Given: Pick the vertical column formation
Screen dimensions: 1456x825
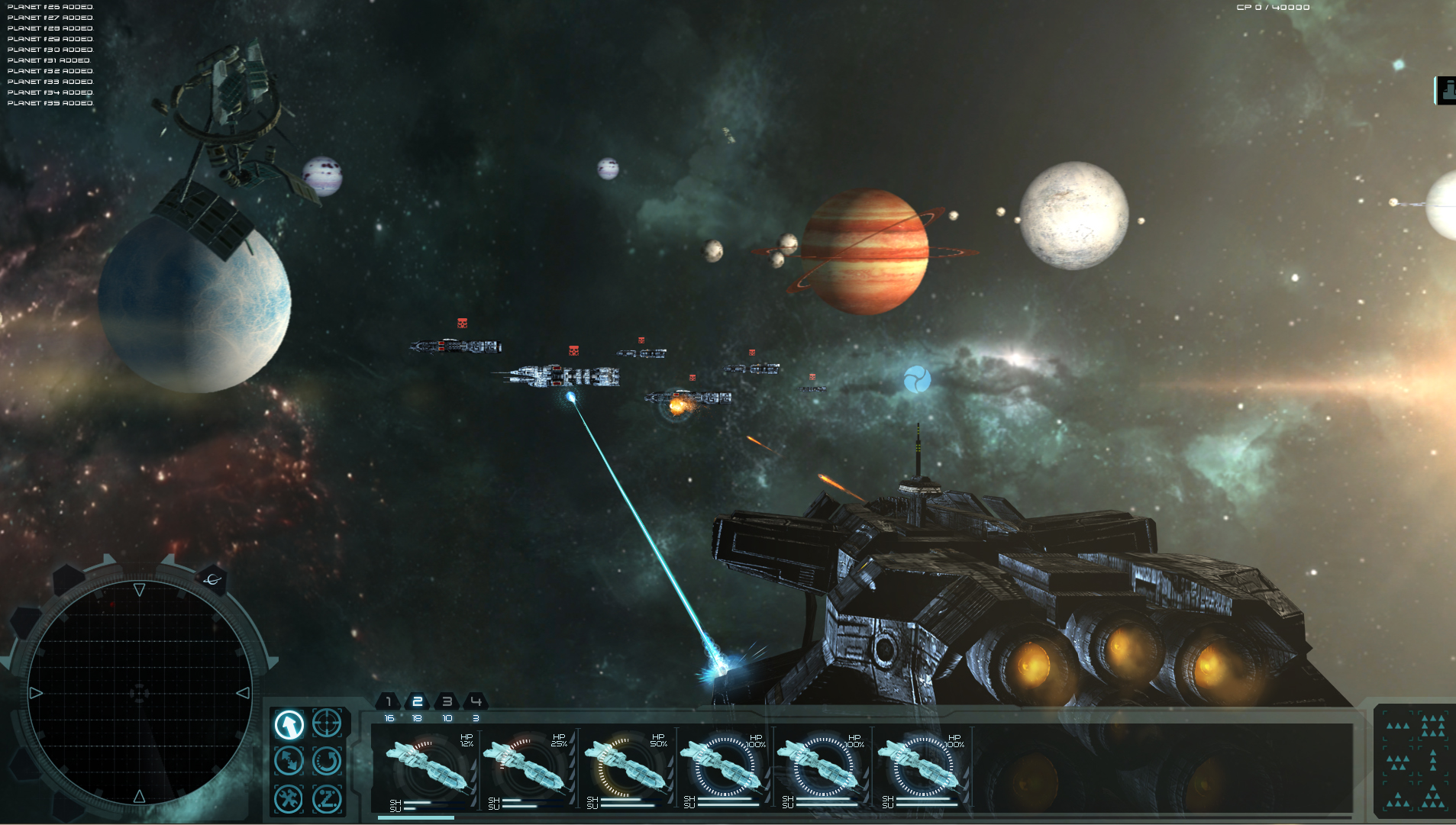Looking at the screenshot, I should pyautogui.click(x=1433, y=760).
